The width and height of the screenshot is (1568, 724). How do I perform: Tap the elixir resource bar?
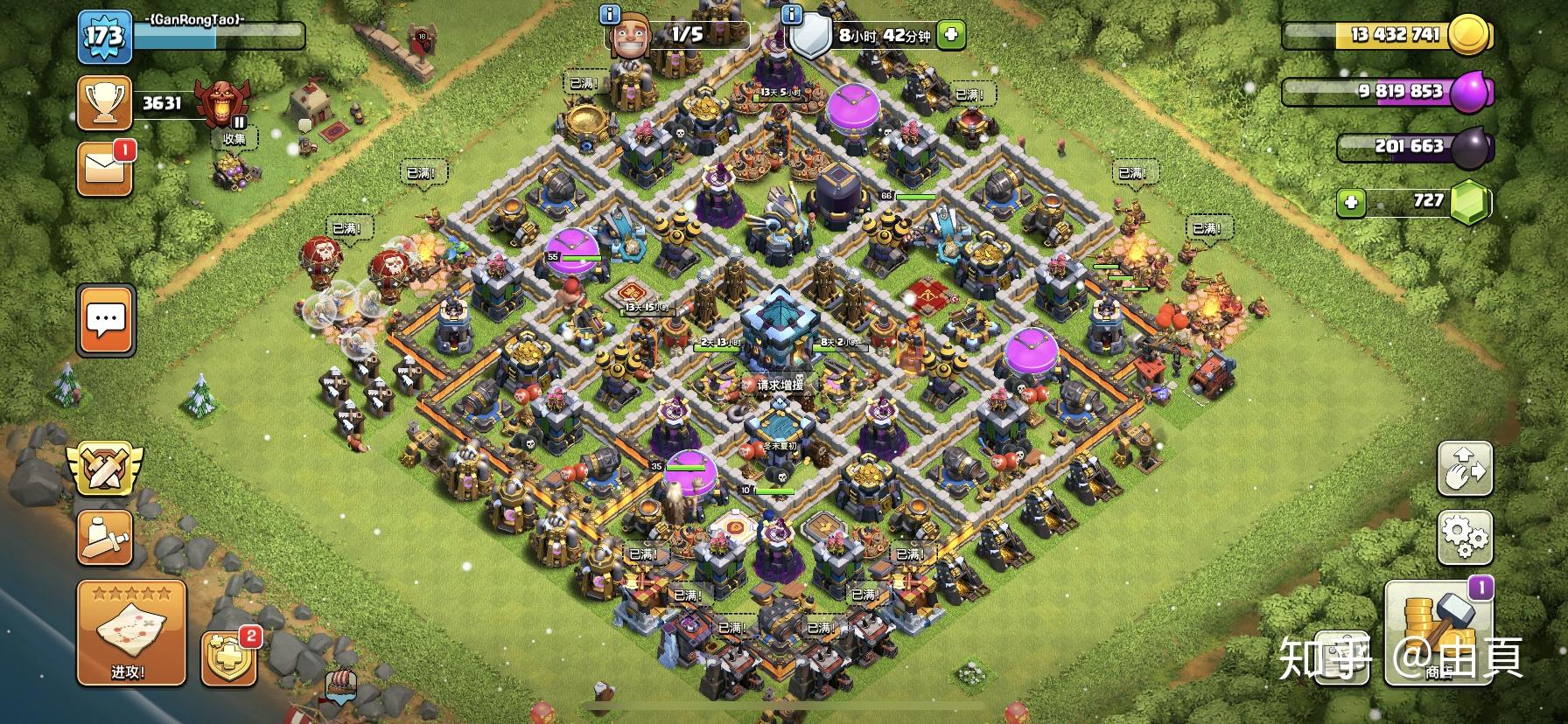click(x=1391, y=91)
